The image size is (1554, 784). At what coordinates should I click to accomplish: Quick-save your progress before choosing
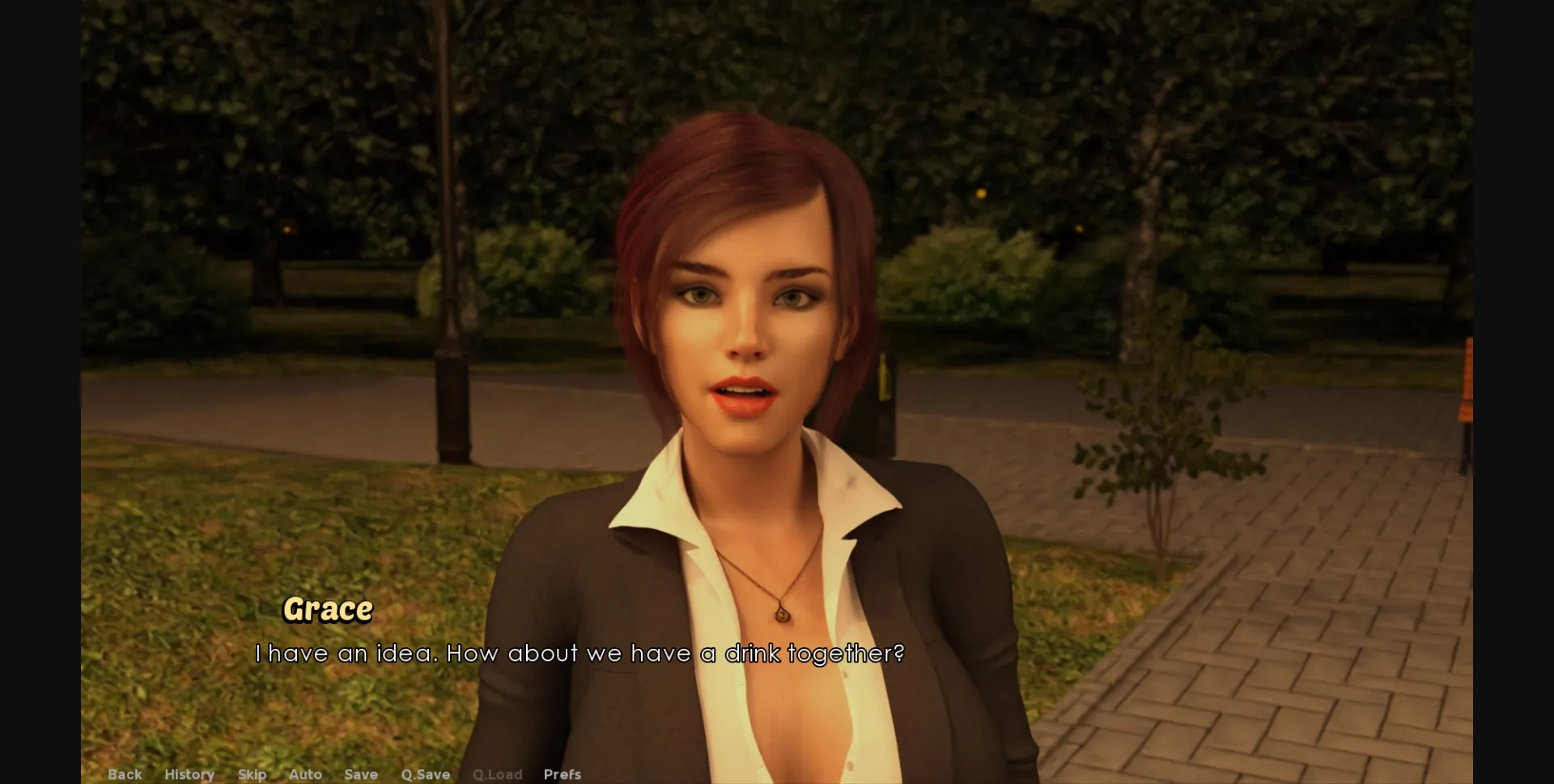[425, 774]
